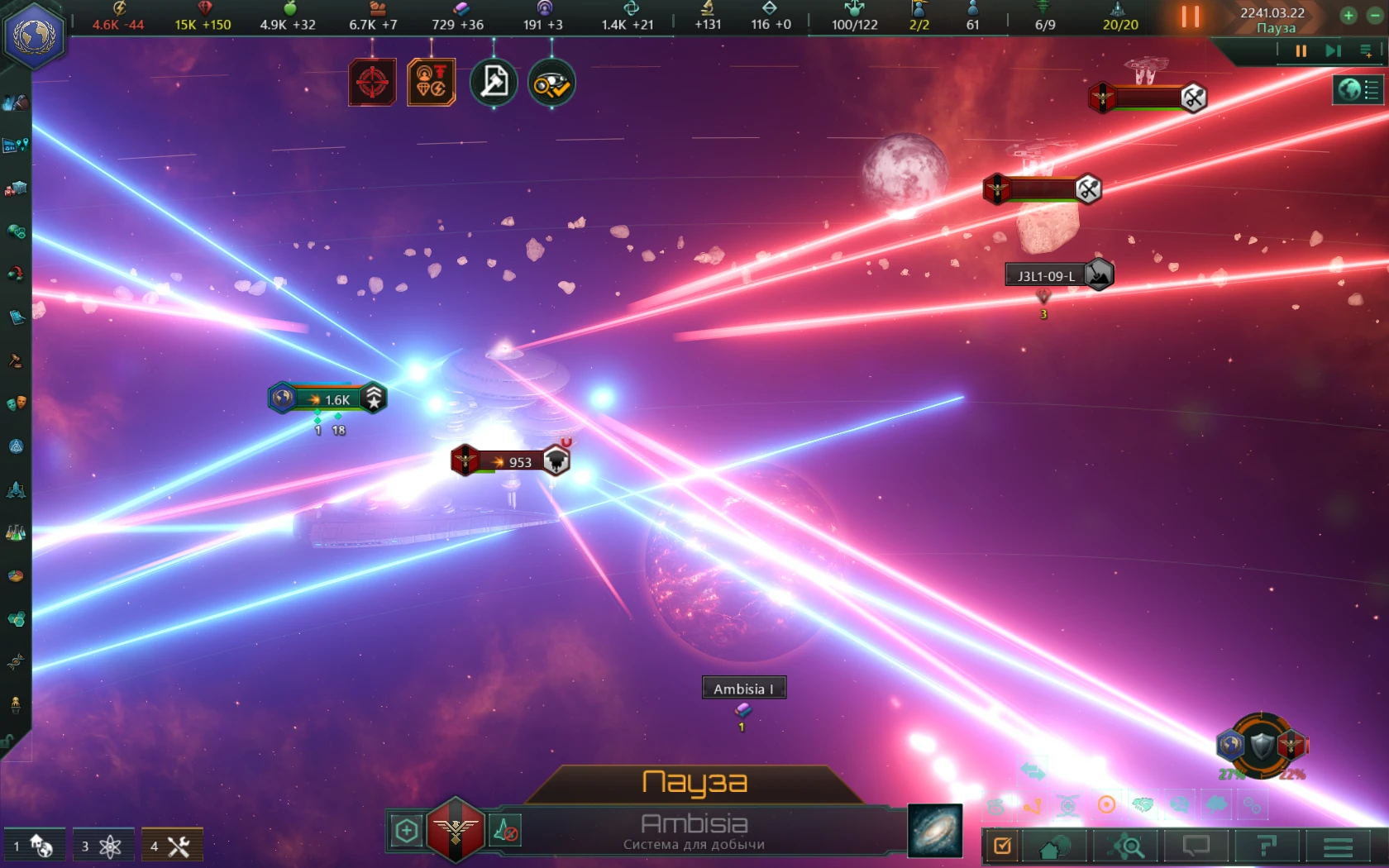This screenshot has height=868, width=1389.
Task: Open the Planets and Sectors house icon
Action: pyautogui.click(x=1056, y=846)
